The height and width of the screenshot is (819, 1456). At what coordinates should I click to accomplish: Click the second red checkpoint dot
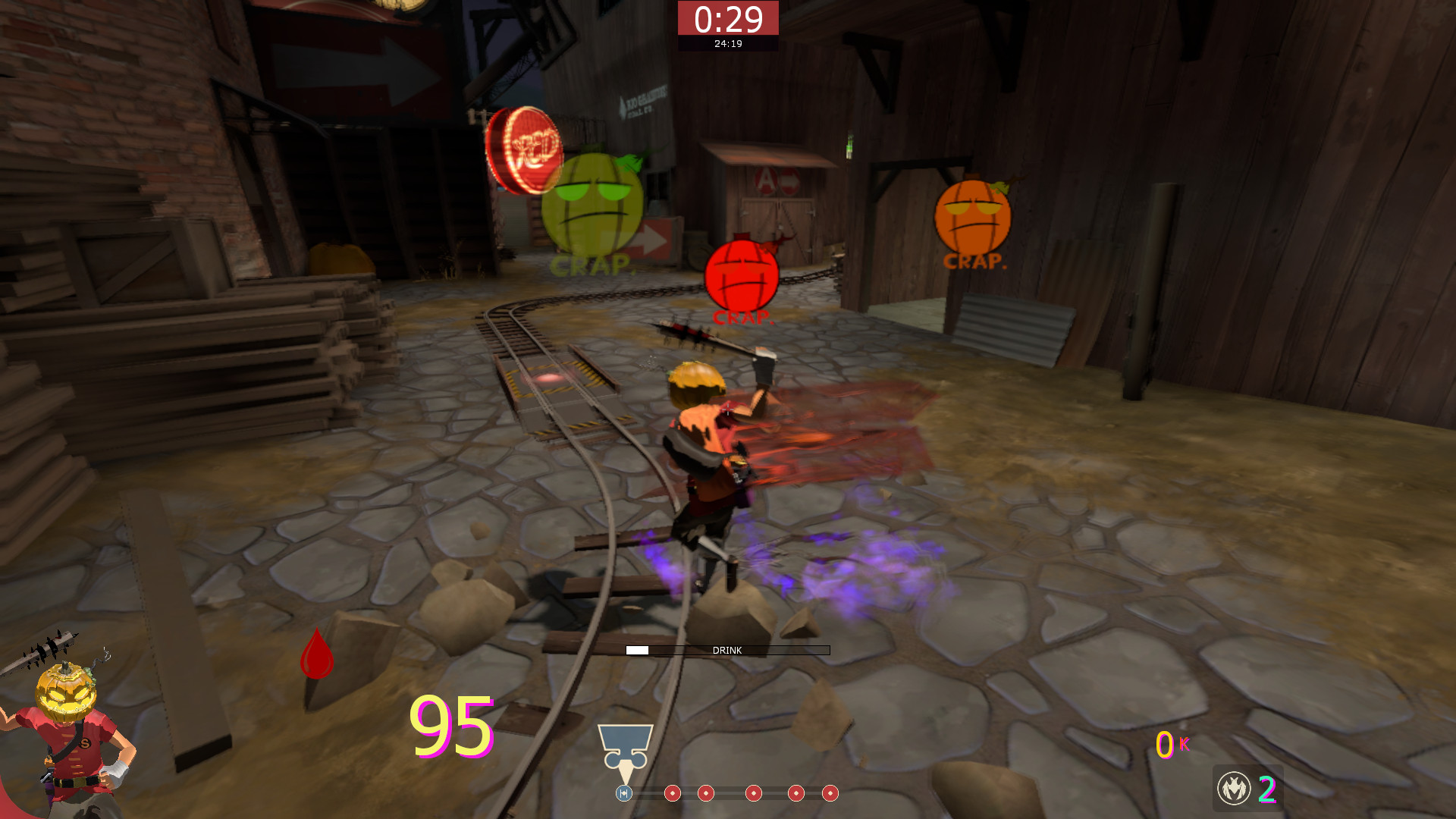[x=706, y=794]
